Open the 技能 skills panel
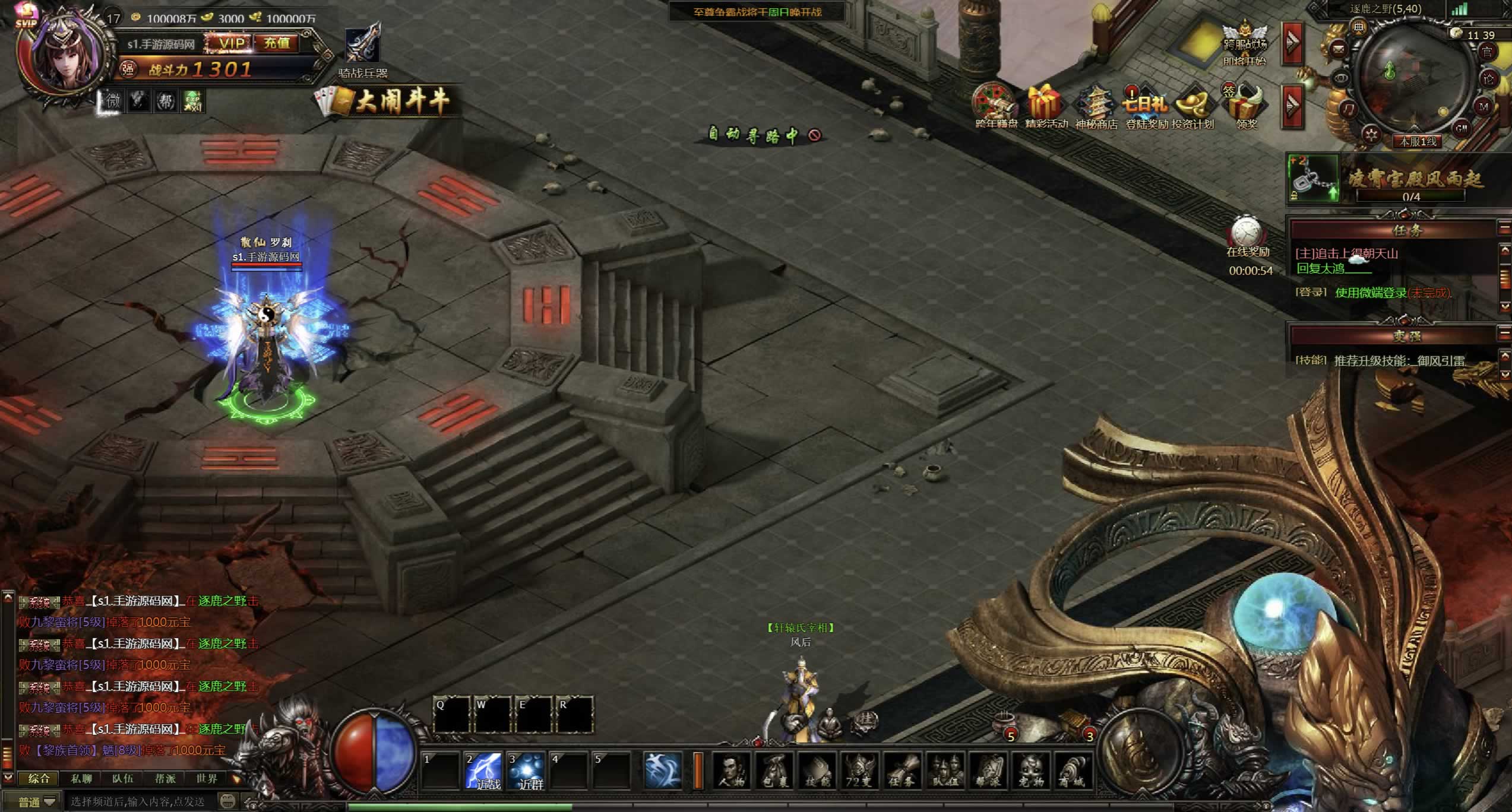 (x=818, y=771)
